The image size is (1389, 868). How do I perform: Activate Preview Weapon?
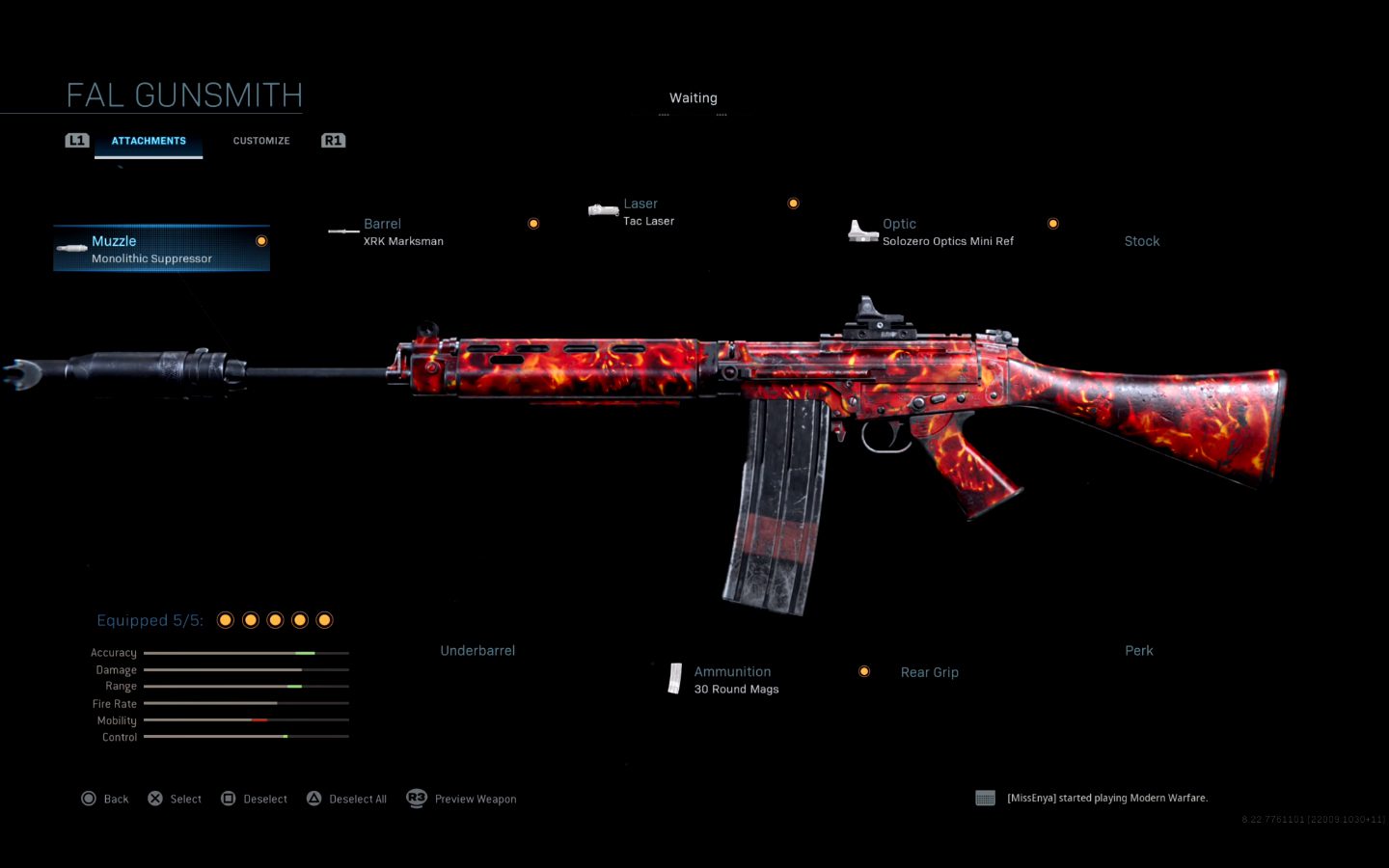462,799
